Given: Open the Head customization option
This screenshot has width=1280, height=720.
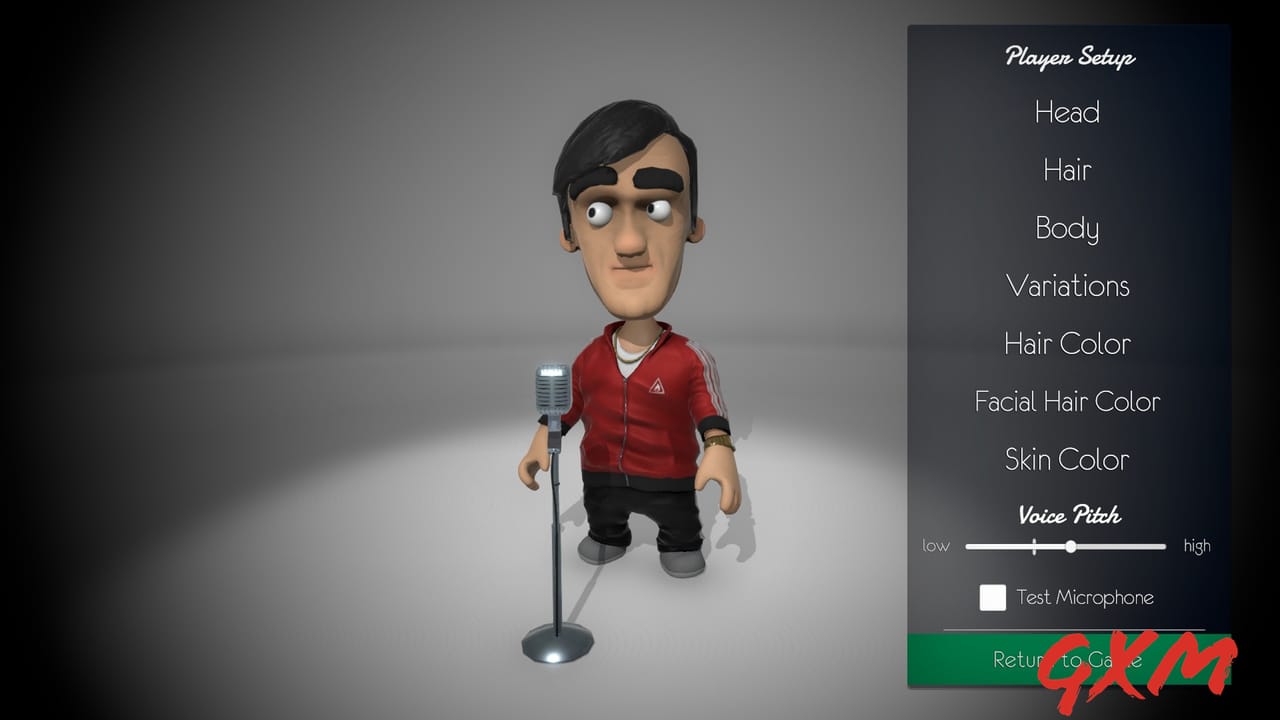Looking at the screenshot, I should pos(1067,112).
